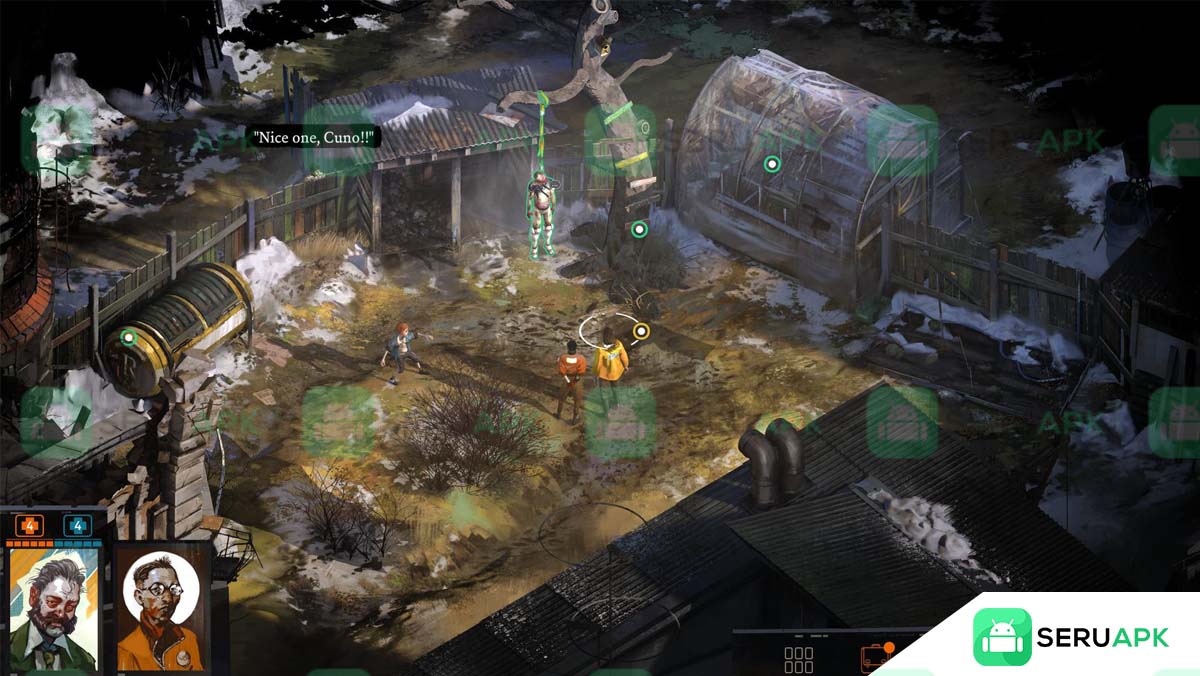
Task: Select the yellow orb beside the detectives
Action: [x=641, y=331]
